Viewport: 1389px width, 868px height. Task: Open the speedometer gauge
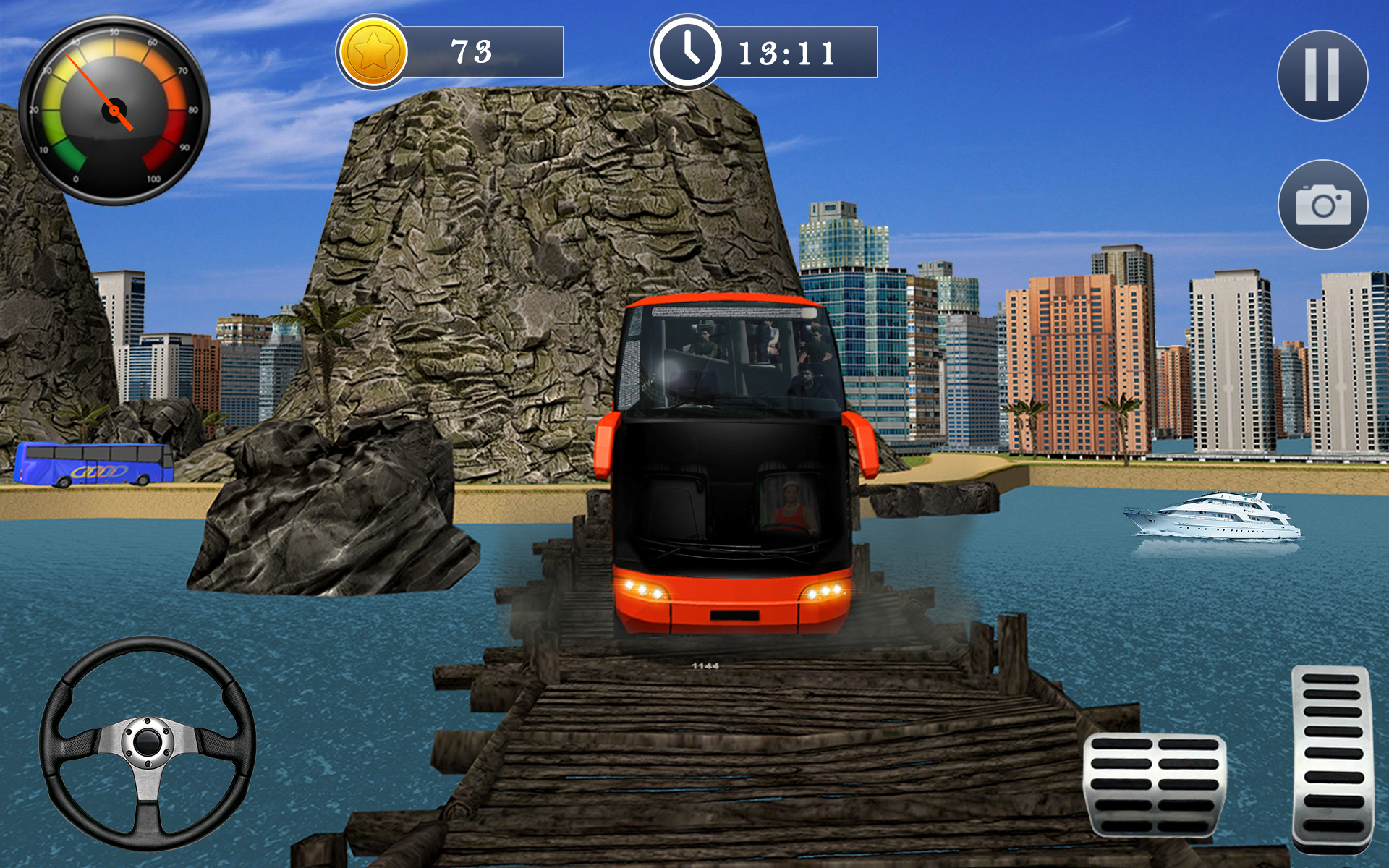[x=116, y=109]
